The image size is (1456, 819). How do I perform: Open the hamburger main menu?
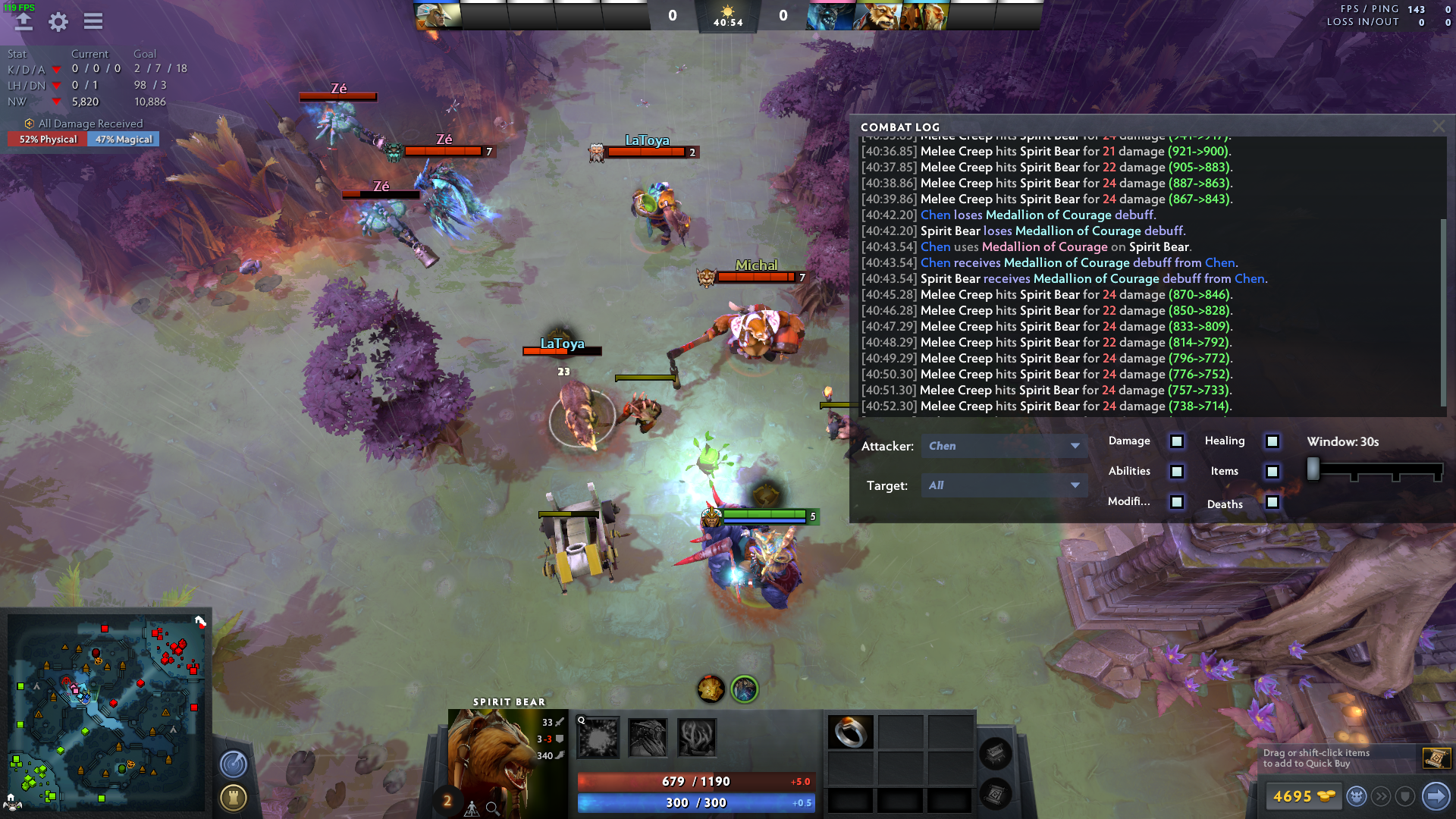coord(93,22)
